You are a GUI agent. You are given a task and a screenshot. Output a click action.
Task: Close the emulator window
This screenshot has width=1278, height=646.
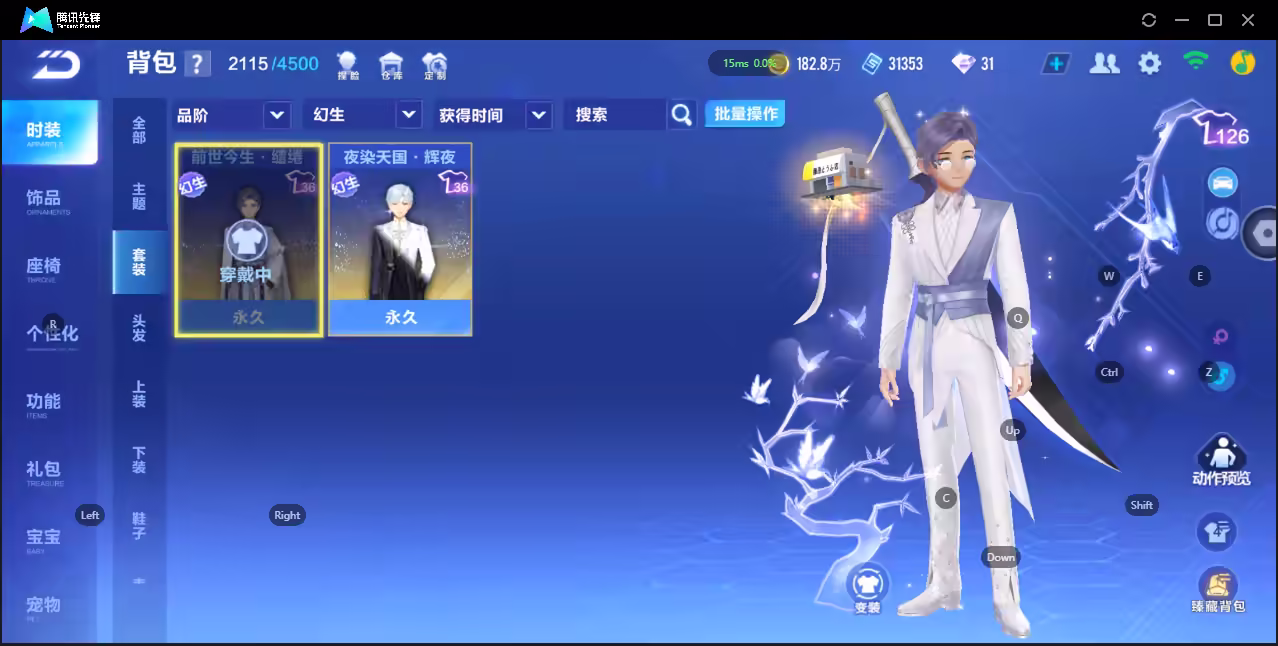coord(1248,20)
